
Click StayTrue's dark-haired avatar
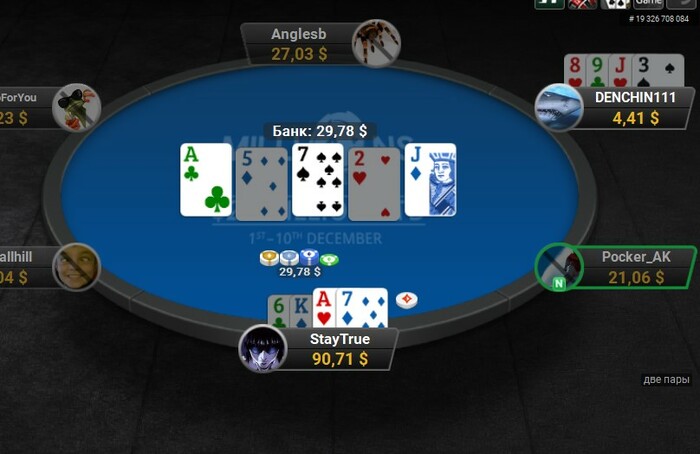(x=263, y=349)
